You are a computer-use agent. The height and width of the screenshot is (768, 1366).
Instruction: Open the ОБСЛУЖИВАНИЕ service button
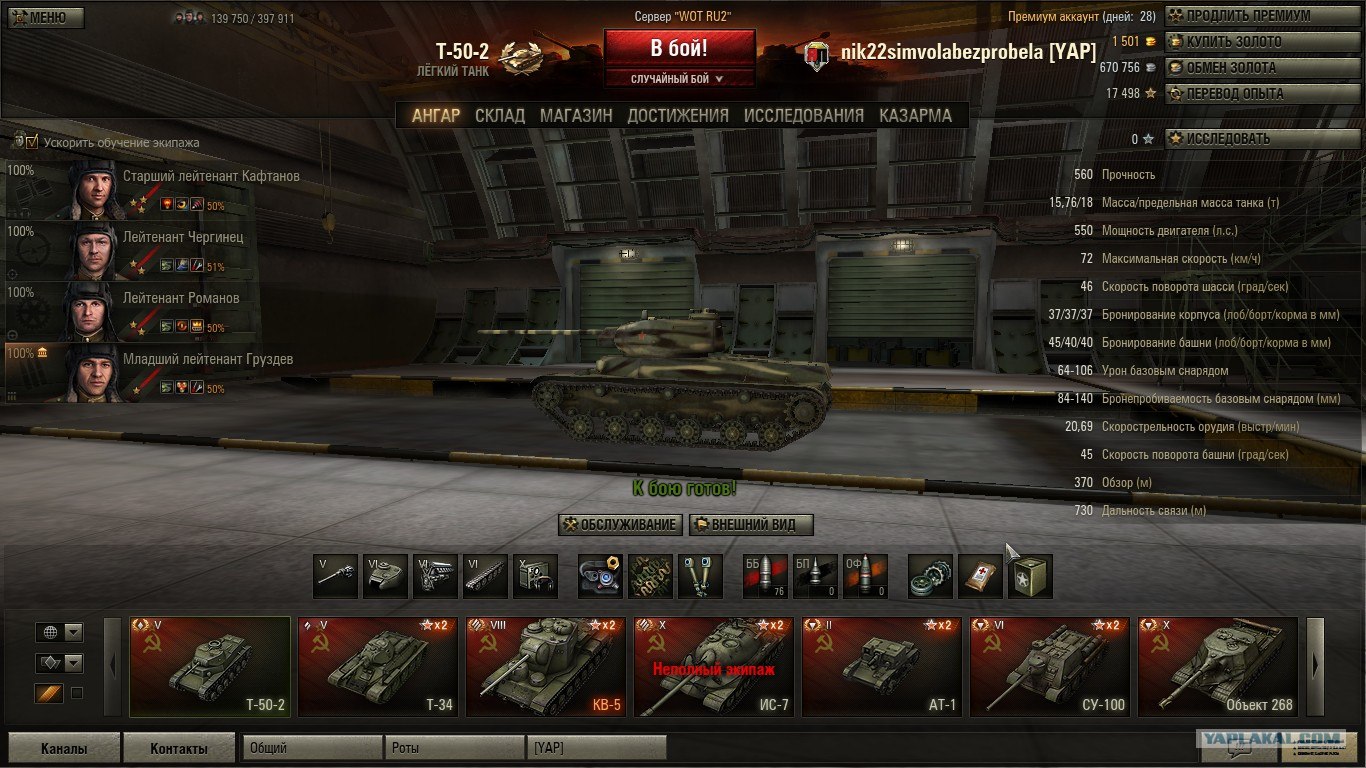coord(621,525)
